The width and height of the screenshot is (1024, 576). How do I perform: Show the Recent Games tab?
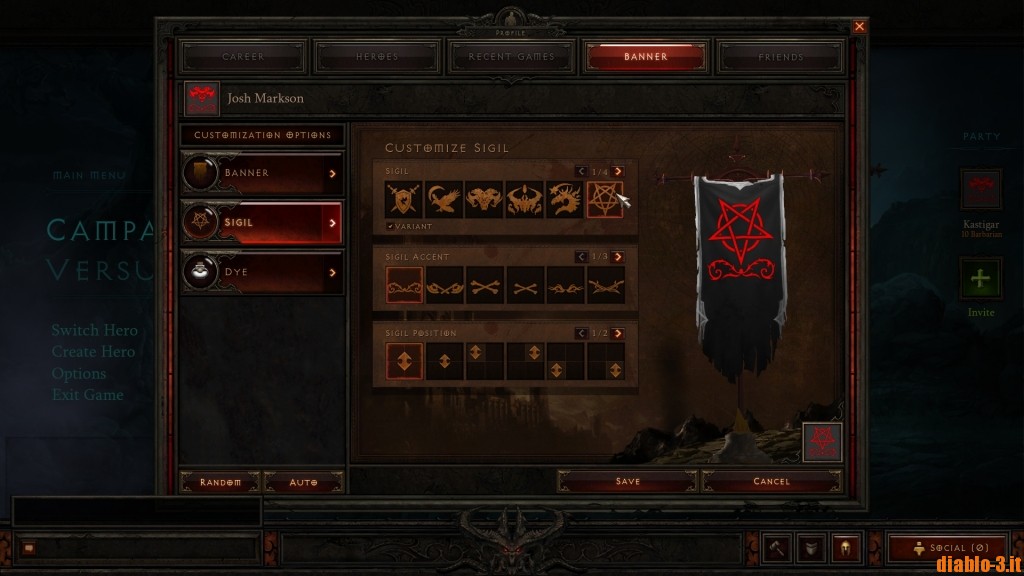tap(511, 57)
